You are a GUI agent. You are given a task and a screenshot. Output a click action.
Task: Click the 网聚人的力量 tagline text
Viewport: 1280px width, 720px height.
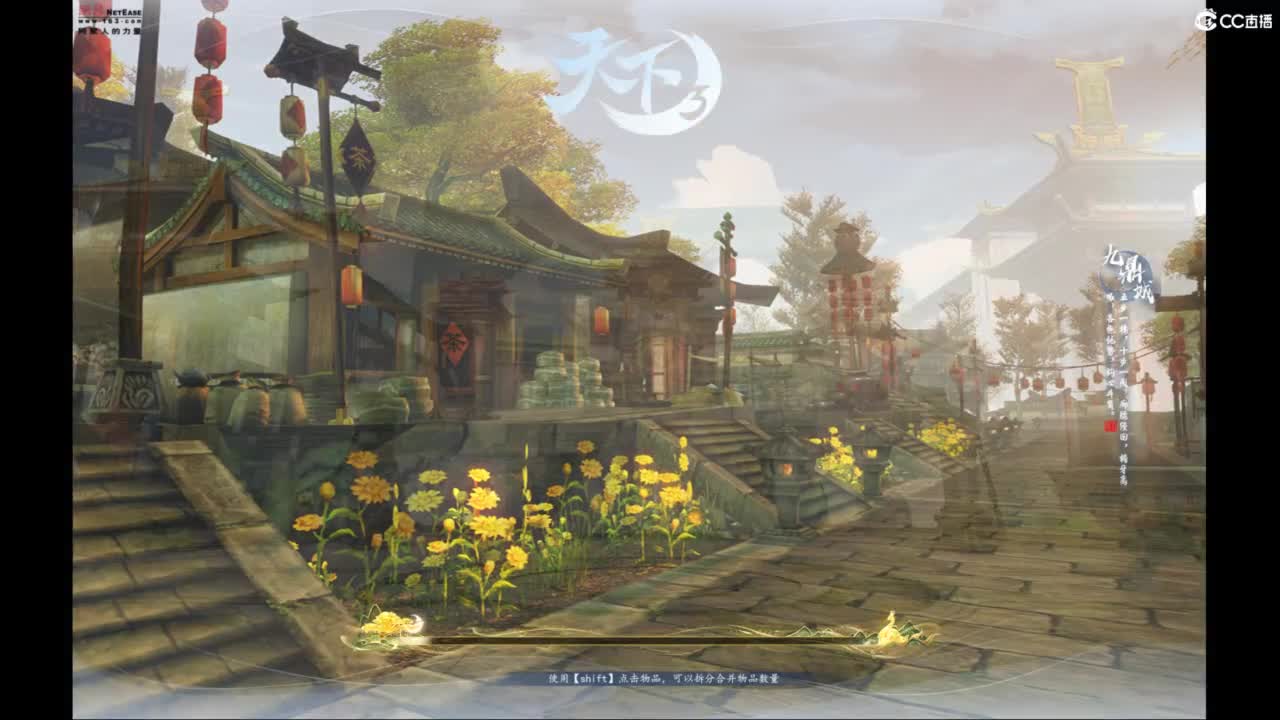tap(110, 29)
